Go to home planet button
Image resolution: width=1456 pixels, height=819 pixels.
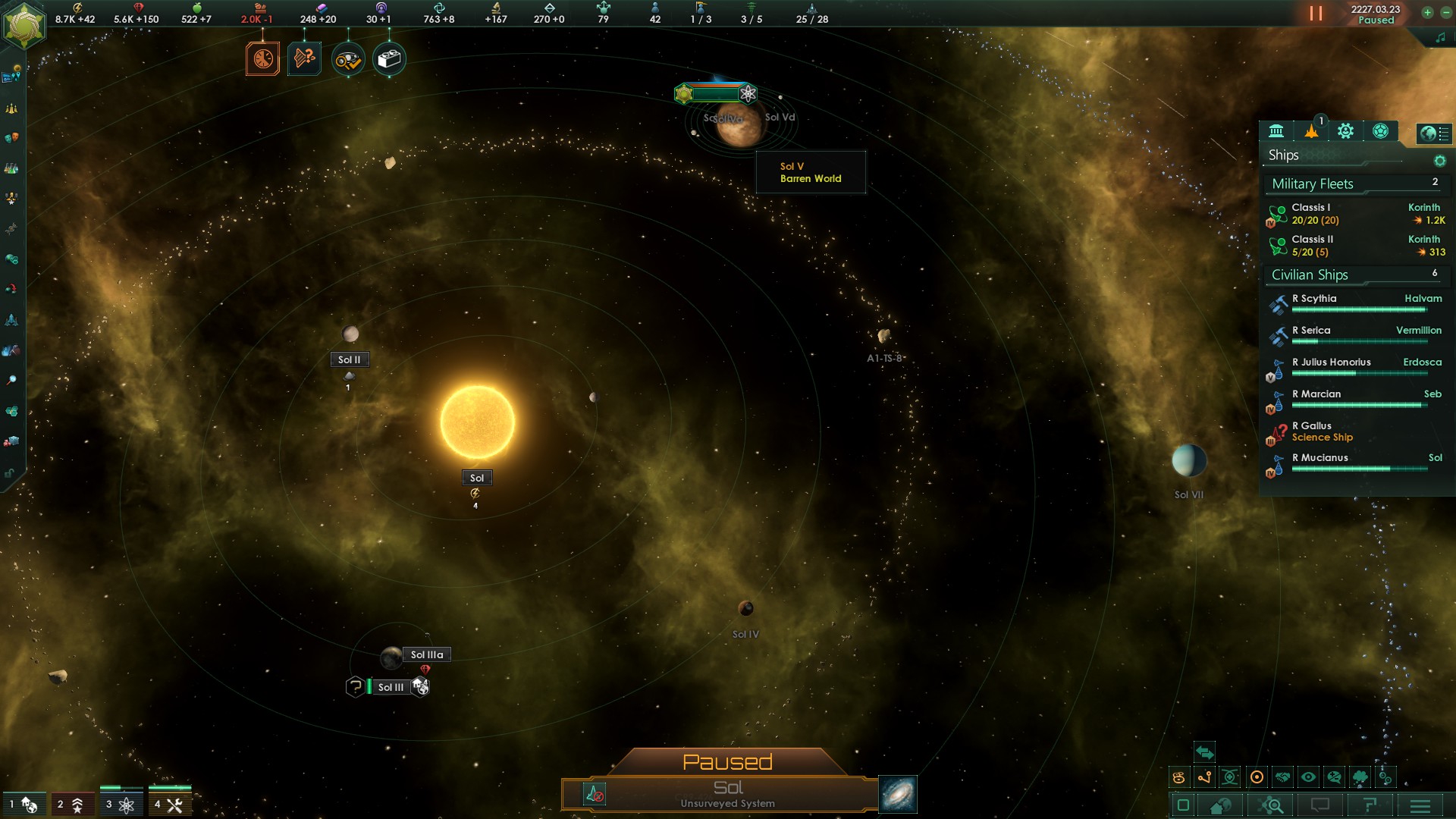coord(1221,805)
